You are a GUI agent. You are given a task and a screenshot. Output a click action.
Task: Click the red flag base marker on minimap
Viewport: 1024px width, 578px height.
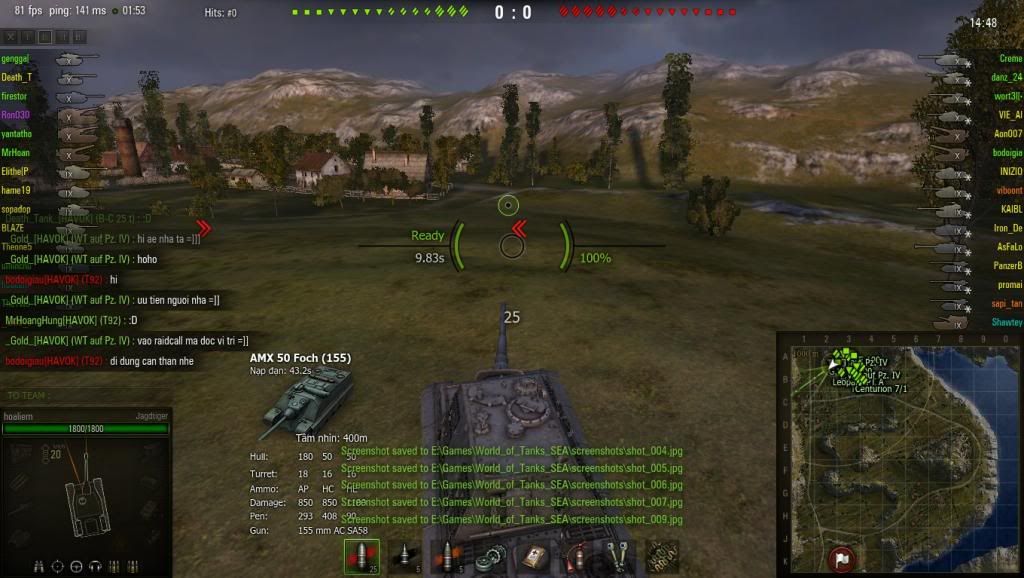pyautogui.click(x=841, y=558)
